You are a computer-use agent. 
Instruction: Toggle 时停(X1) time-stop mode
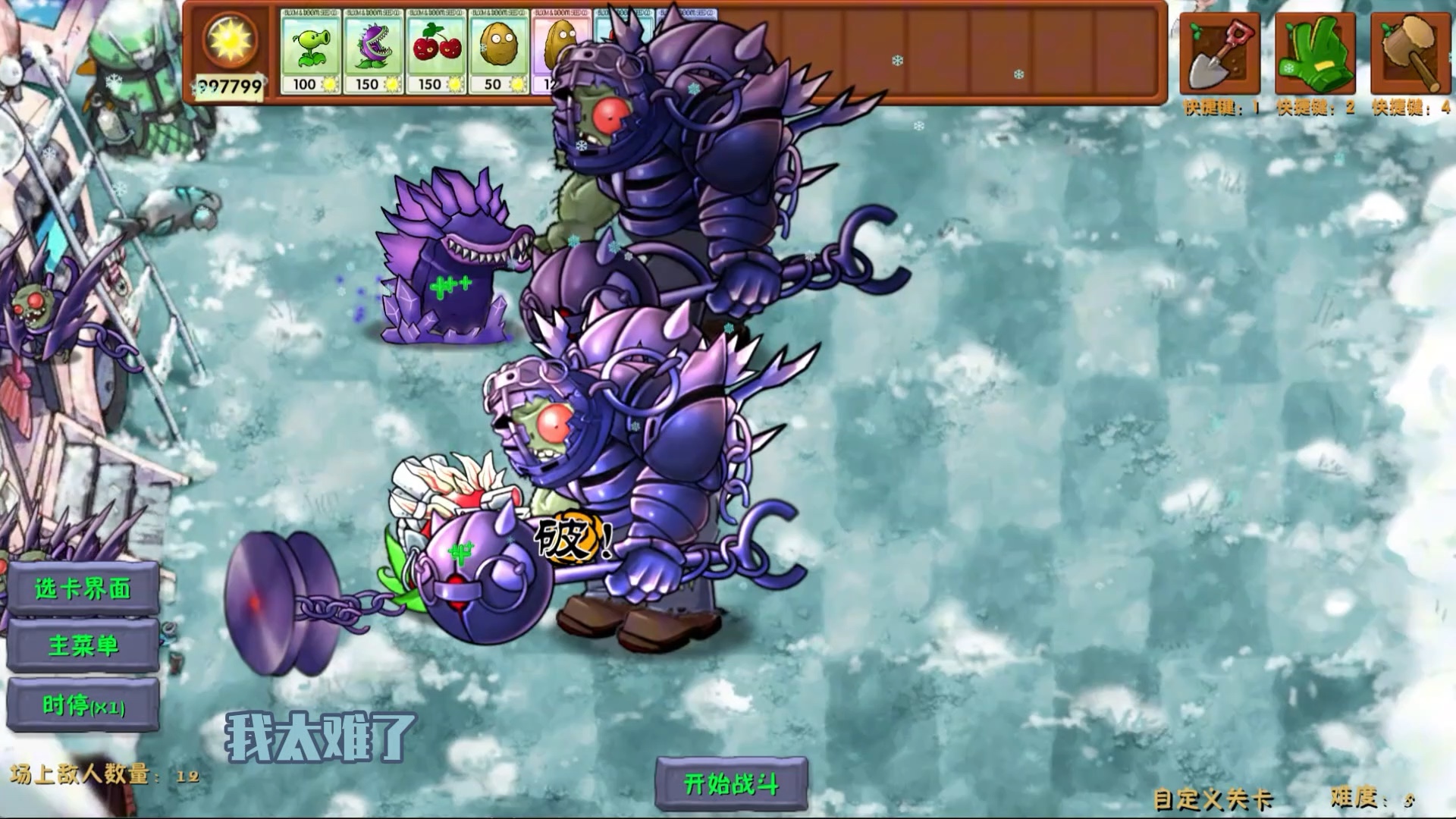(81, 706)
